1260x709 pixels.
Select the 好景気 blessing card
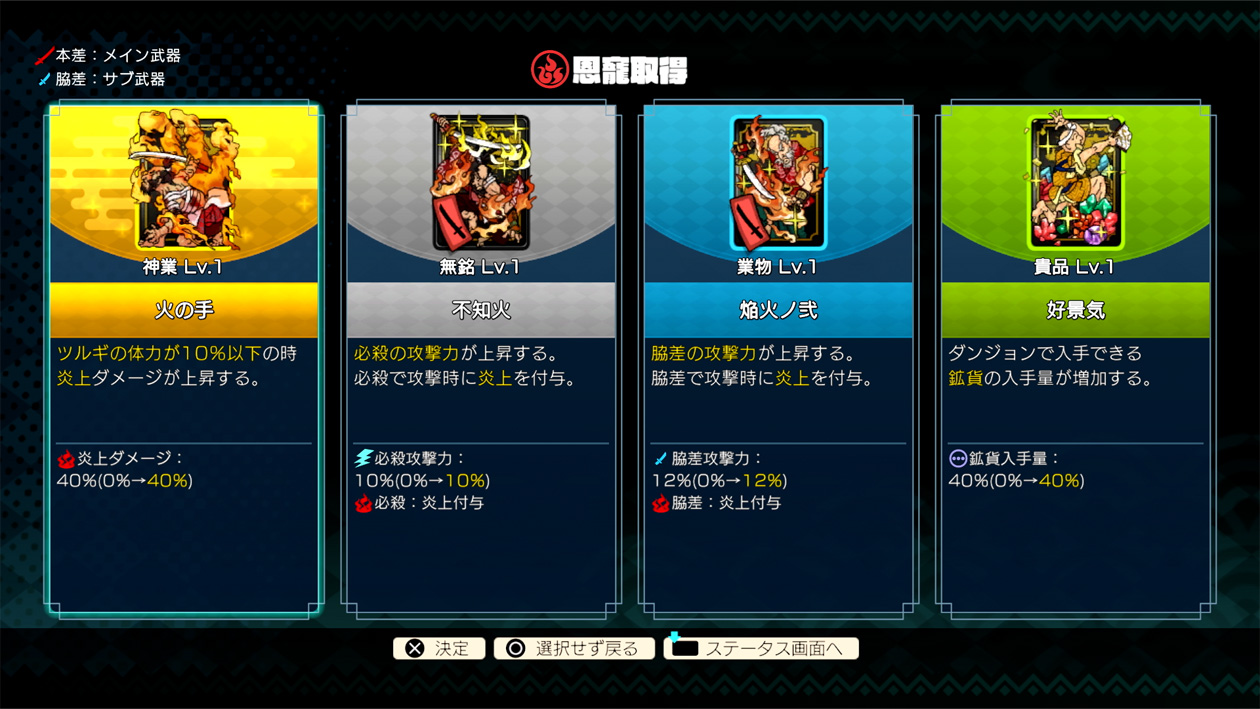[x=1075, y=360]
